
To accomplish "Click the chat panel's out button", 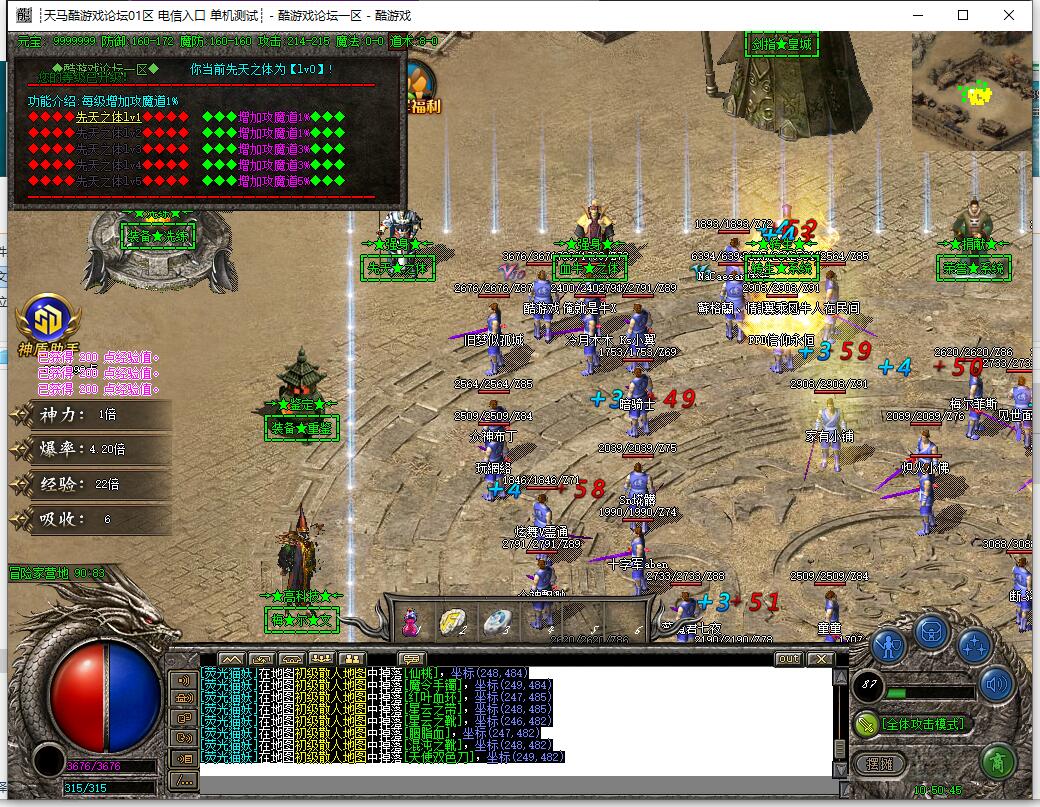I will [789, 659].
